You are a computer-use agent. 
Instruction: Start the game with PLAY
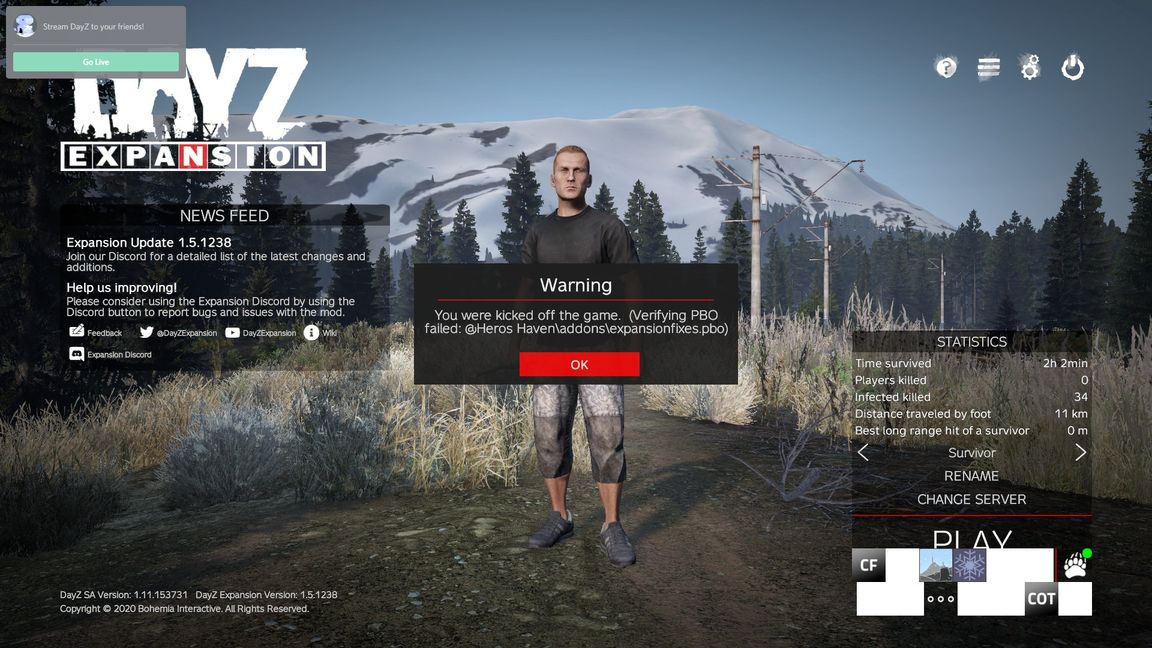[x=971, y=538]
